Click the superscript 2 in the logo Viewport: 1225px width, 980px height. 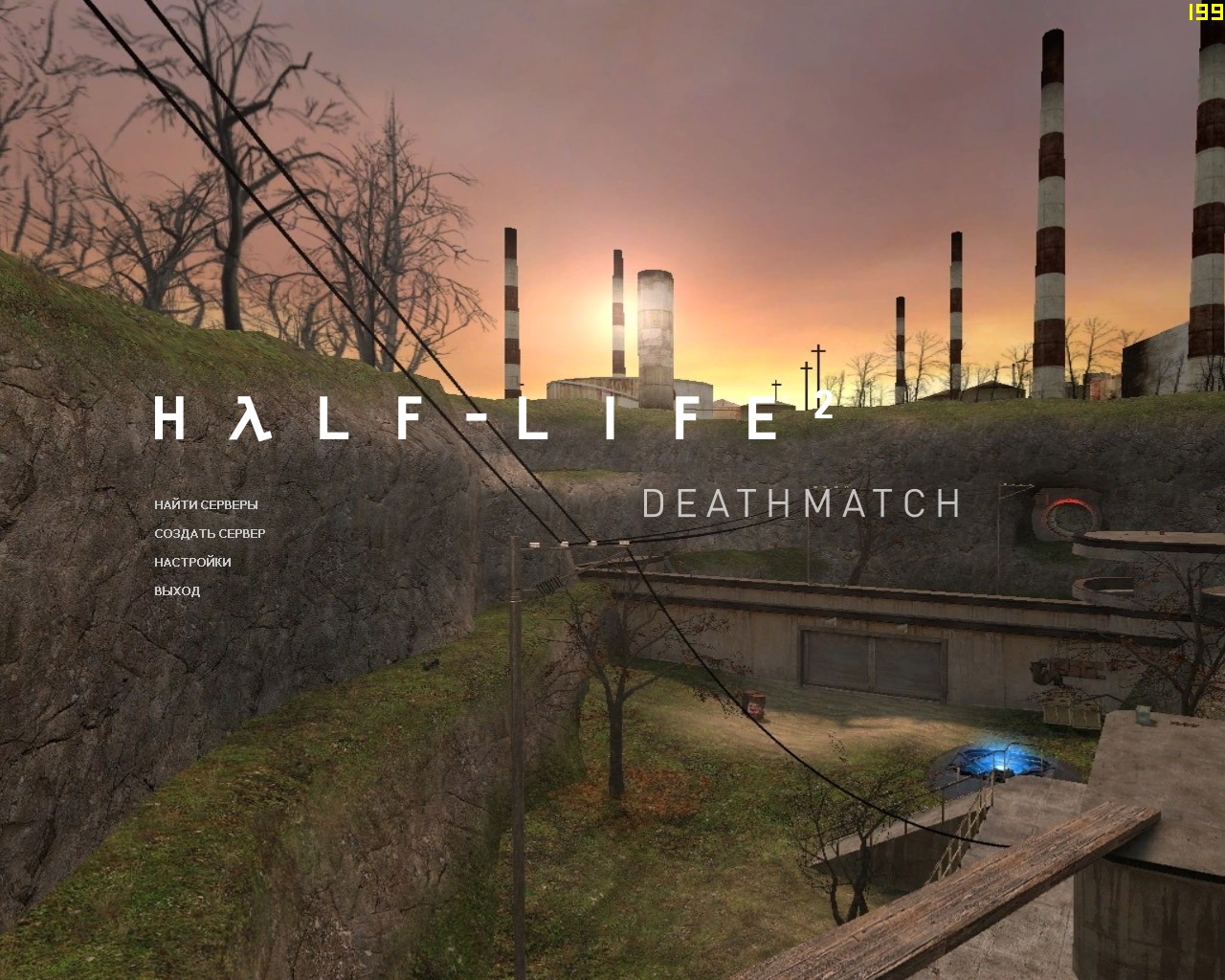[x=826, y=402]
